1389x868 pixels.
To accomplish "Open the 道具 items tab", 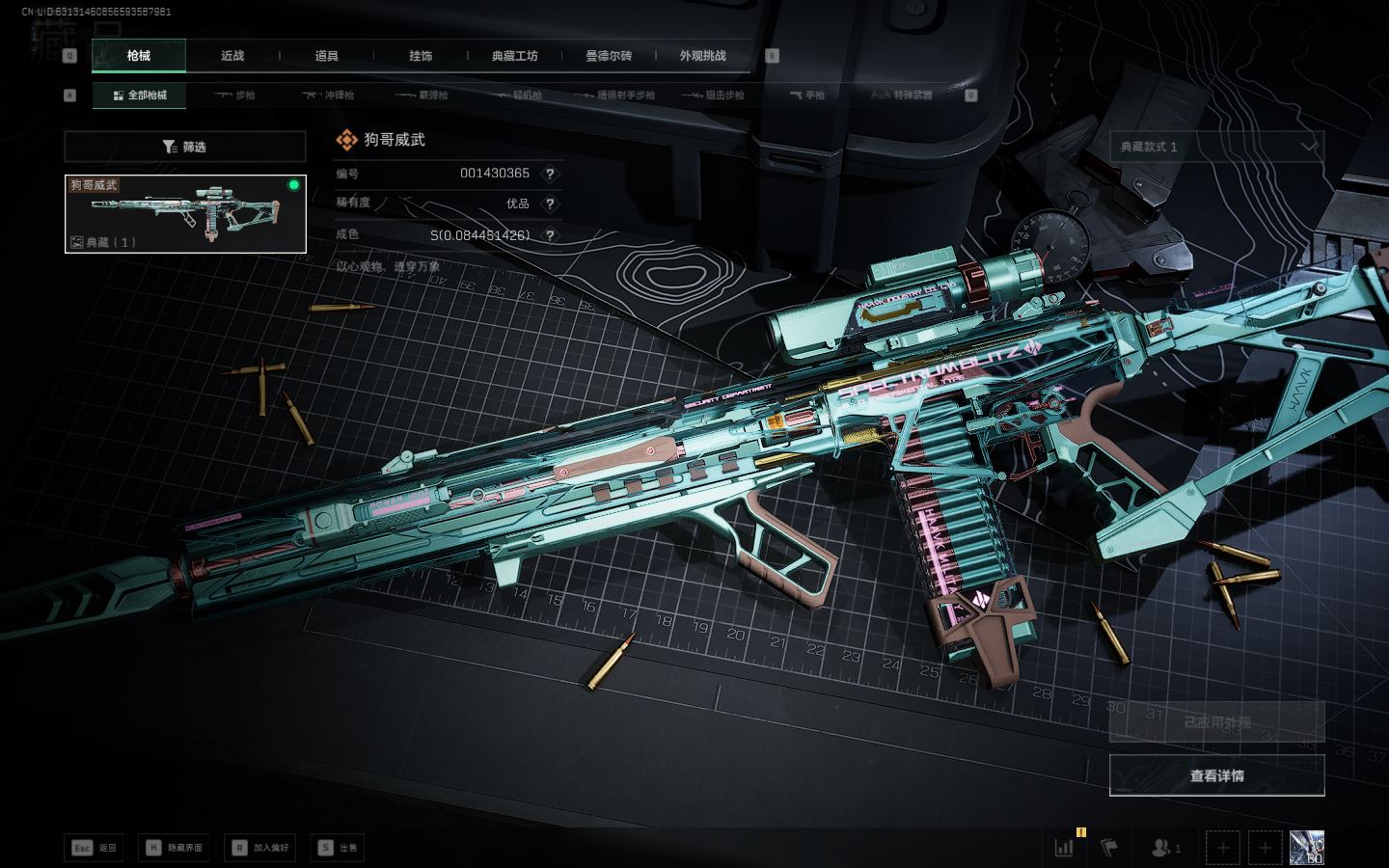I will pyautogui.click(x=327, y=56).
